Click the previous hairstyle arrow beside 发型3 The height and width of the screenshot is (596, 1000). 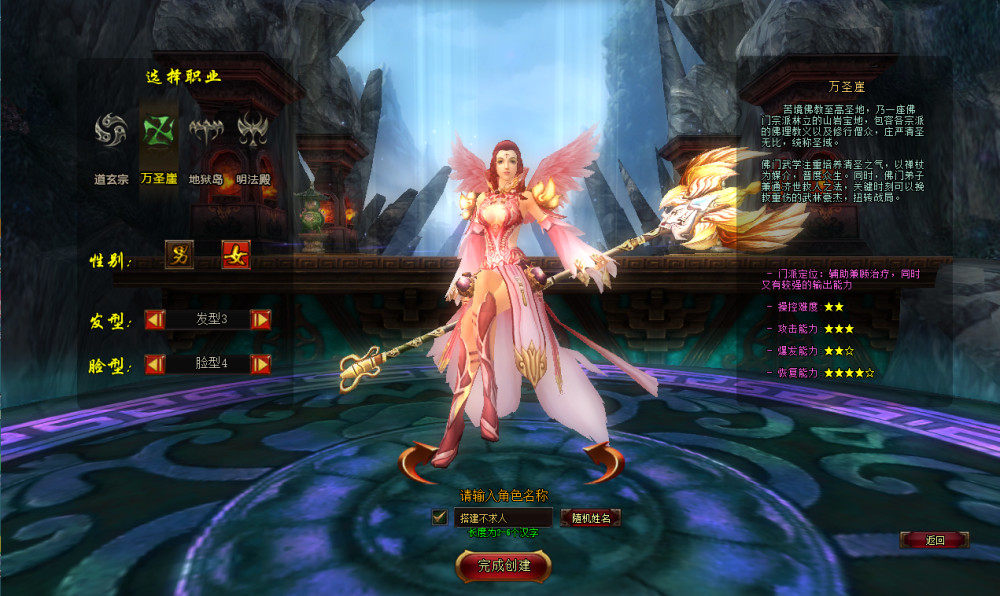155,320
